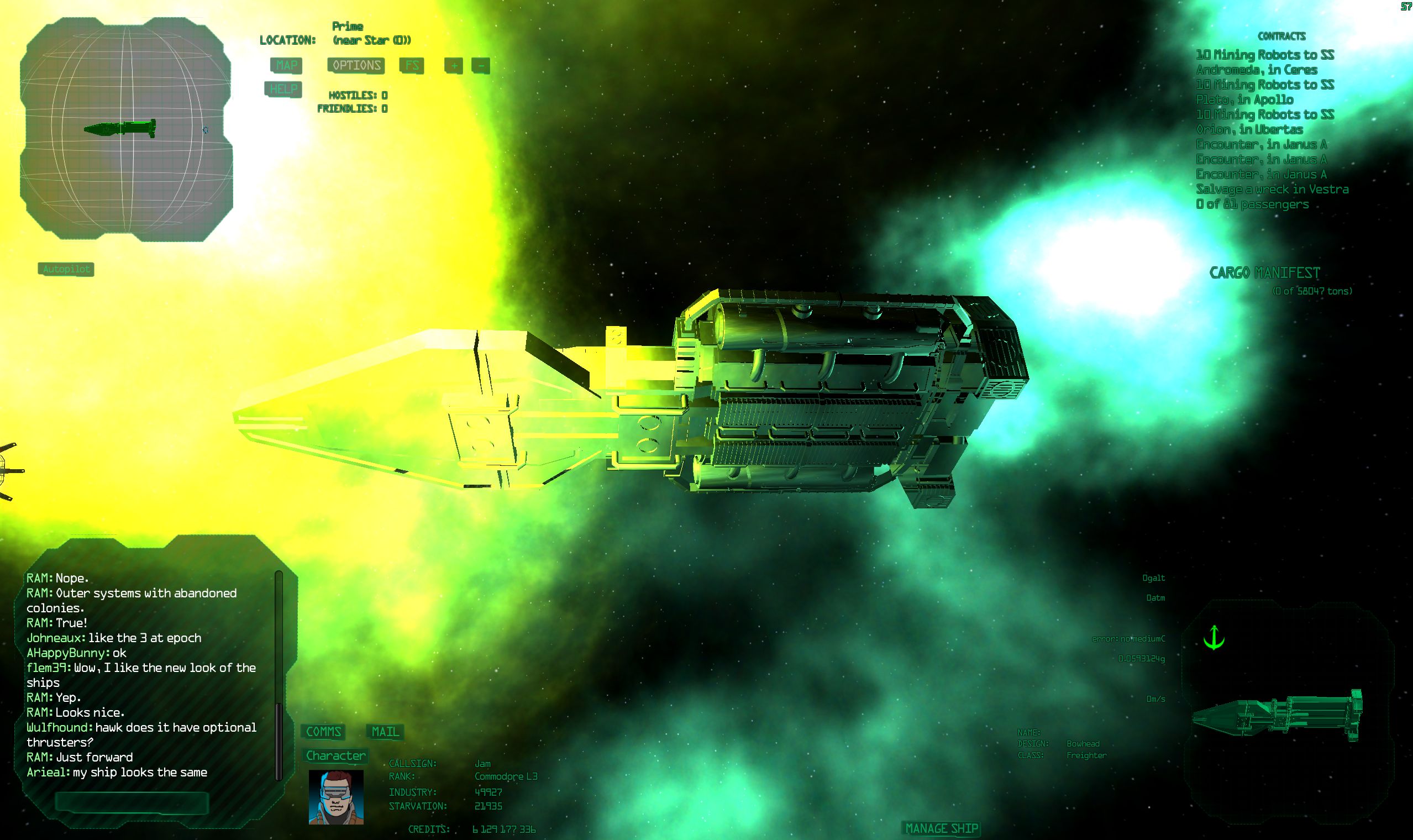Toggle fullscreen with the FS button
The height and width of the screenshot is (840, 1413).
coord(412,67)
